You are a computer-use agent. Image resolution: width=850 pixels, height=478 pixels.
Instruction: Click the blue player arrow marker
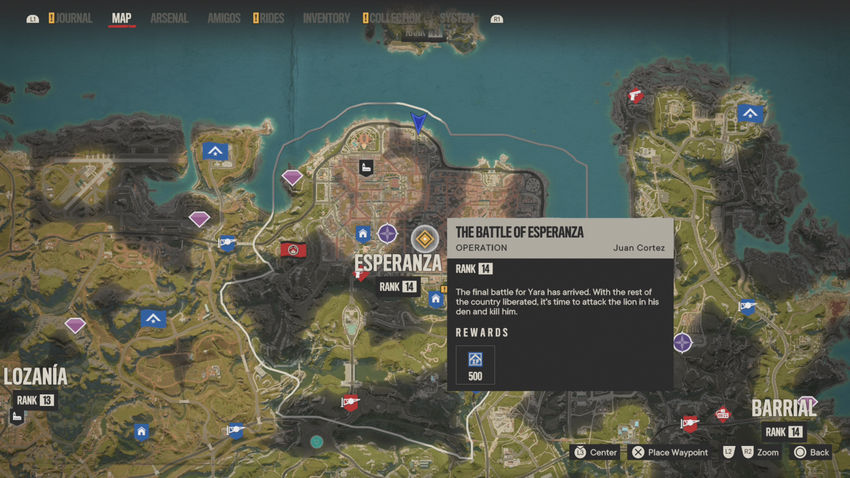click(x=419, y=123)
